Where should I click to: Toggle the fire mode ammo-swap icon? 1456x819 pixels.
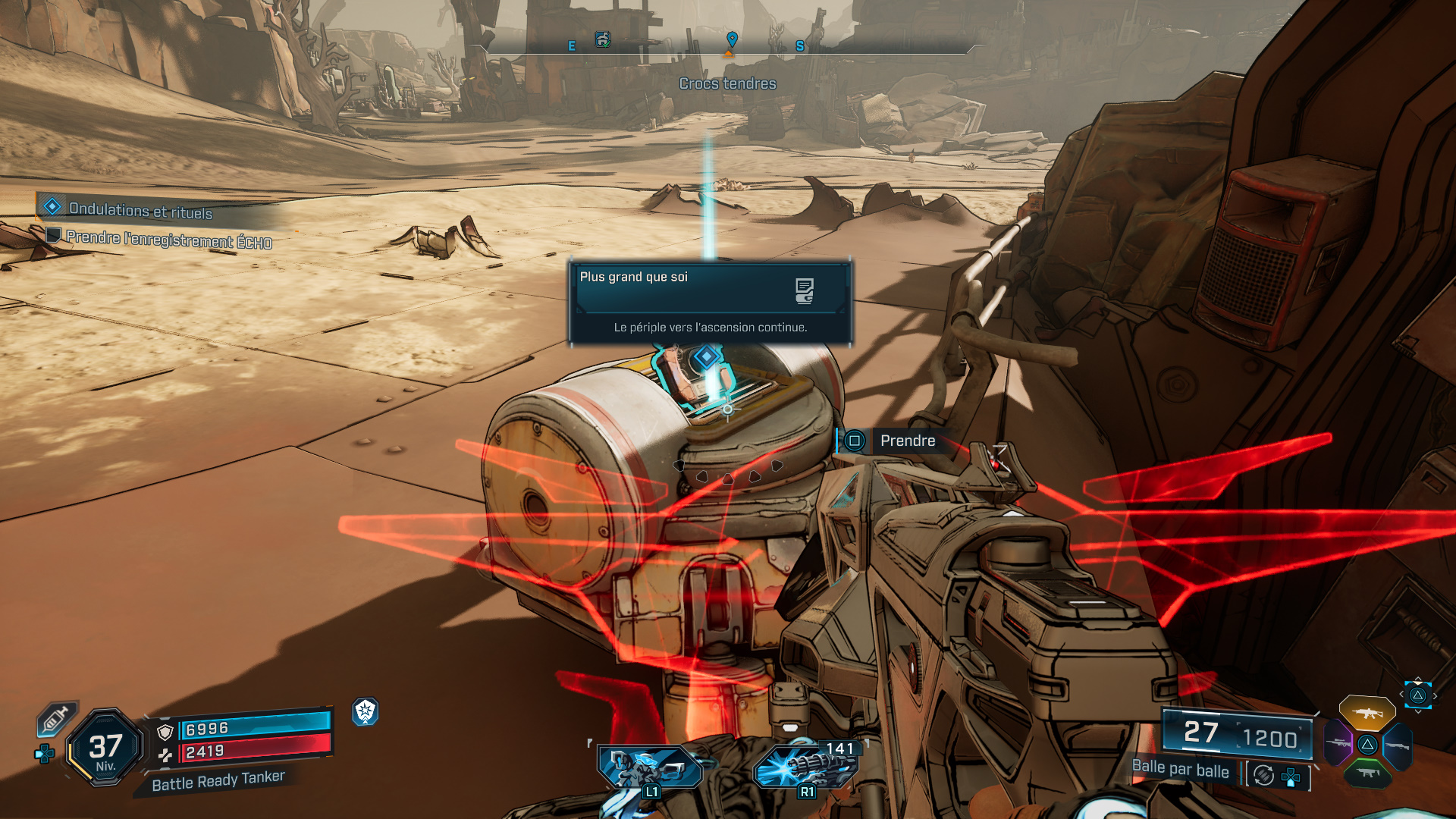(x=1263, y=775)
